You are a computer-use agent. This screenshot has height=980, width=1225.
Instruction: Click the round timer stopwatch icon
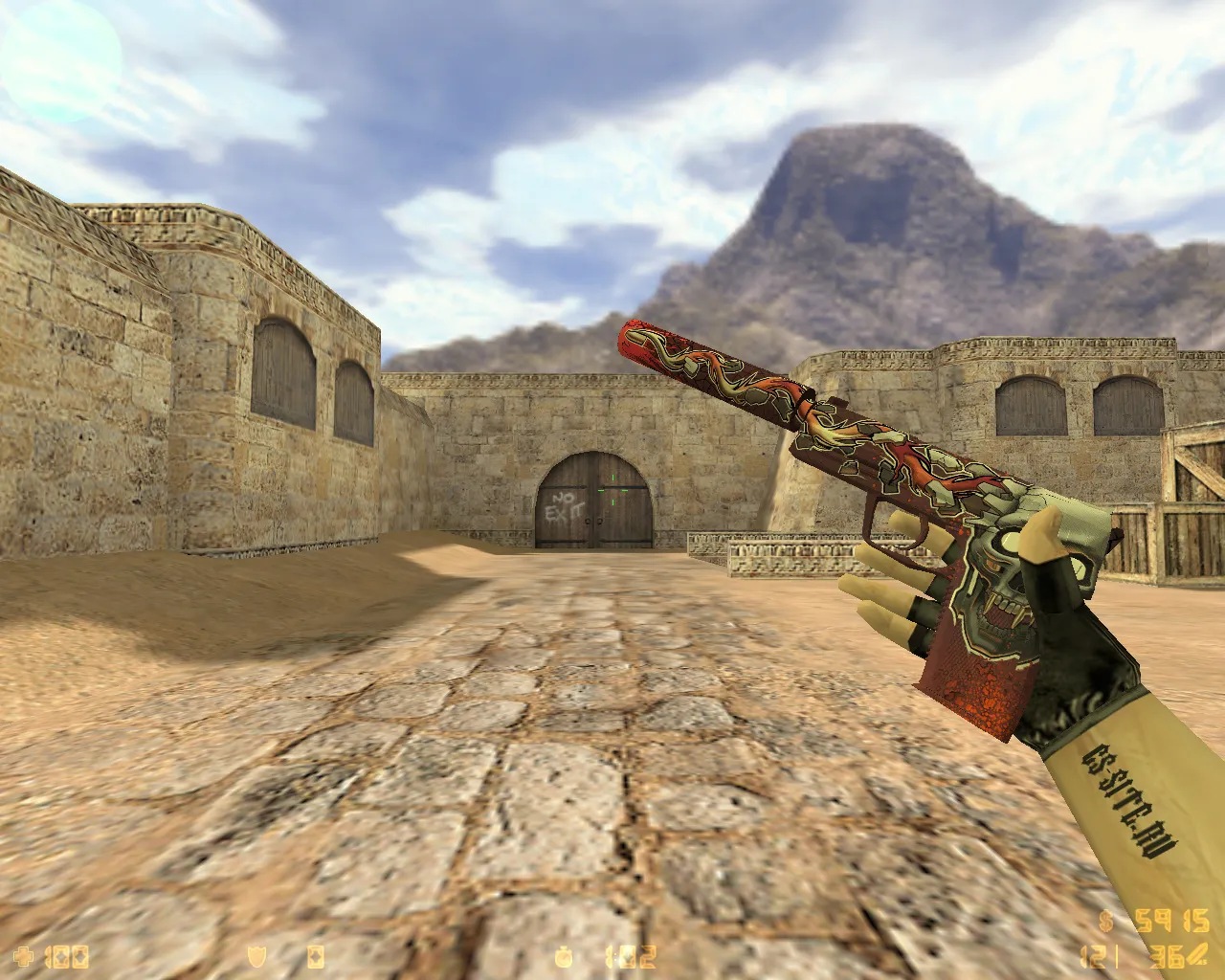(562, 956)
